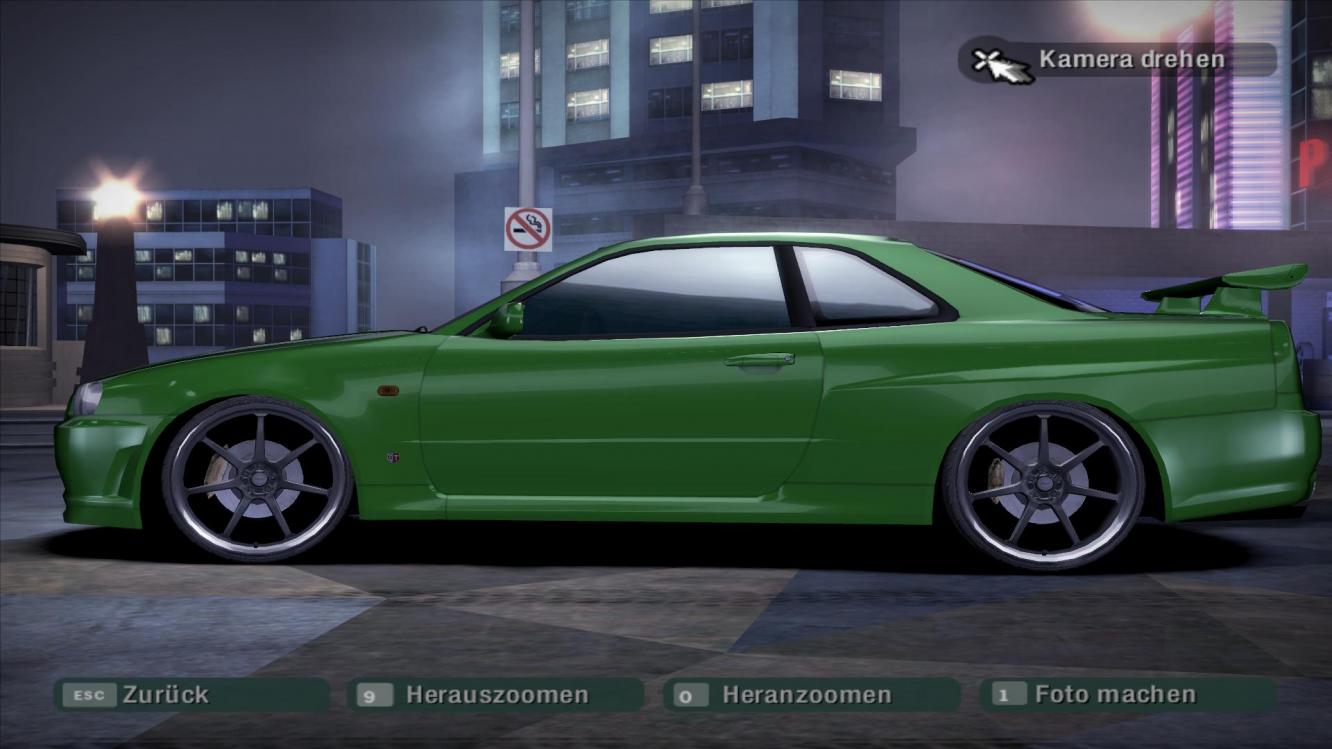Select the Kamera drehen camera control
The height and width of the screenshot is (749, 1332).
click(1116, 59)
